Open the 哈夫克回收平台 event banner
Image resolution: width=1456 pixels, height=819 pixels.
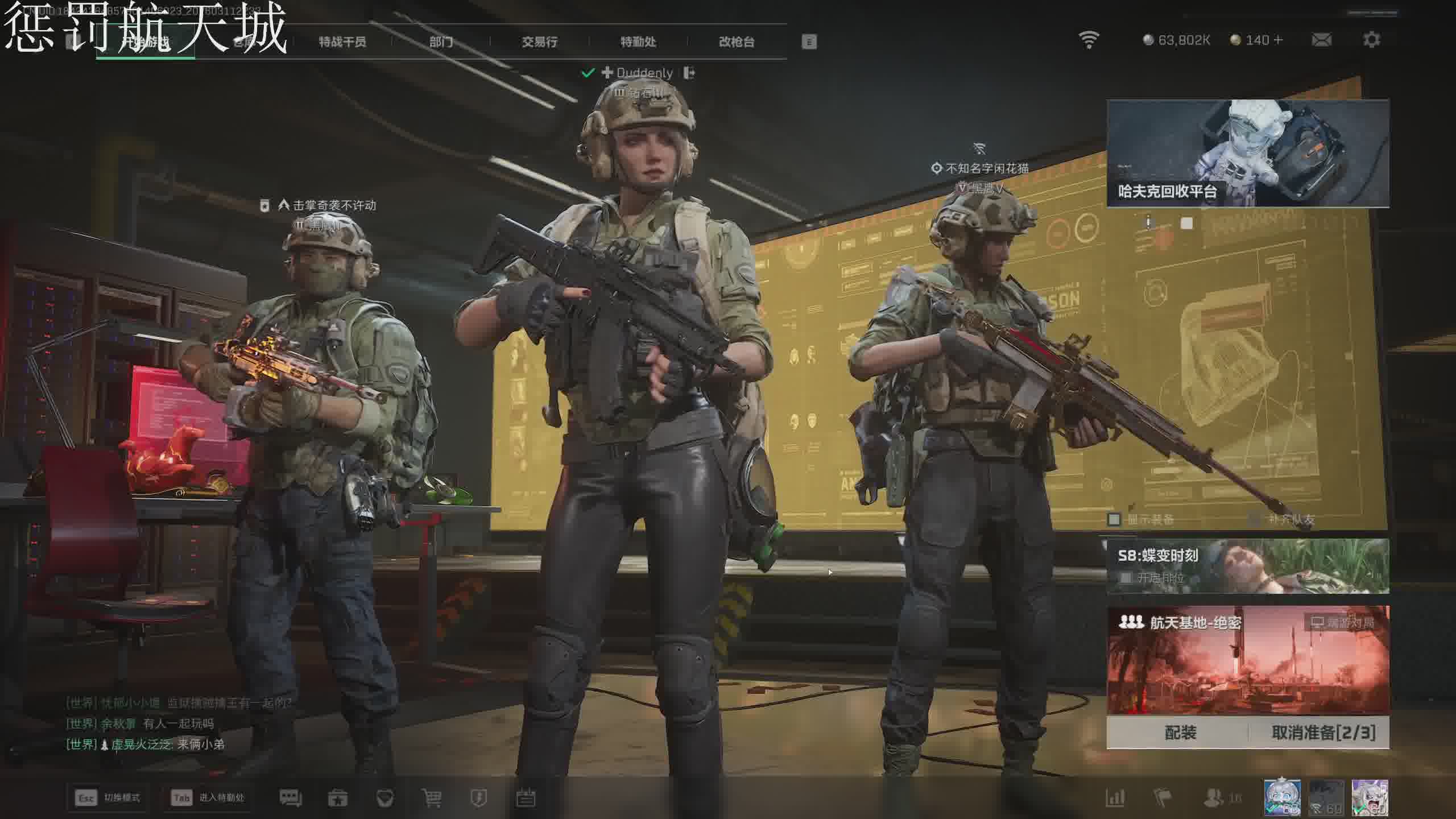pyautogui.click(x=1248, y=154)
